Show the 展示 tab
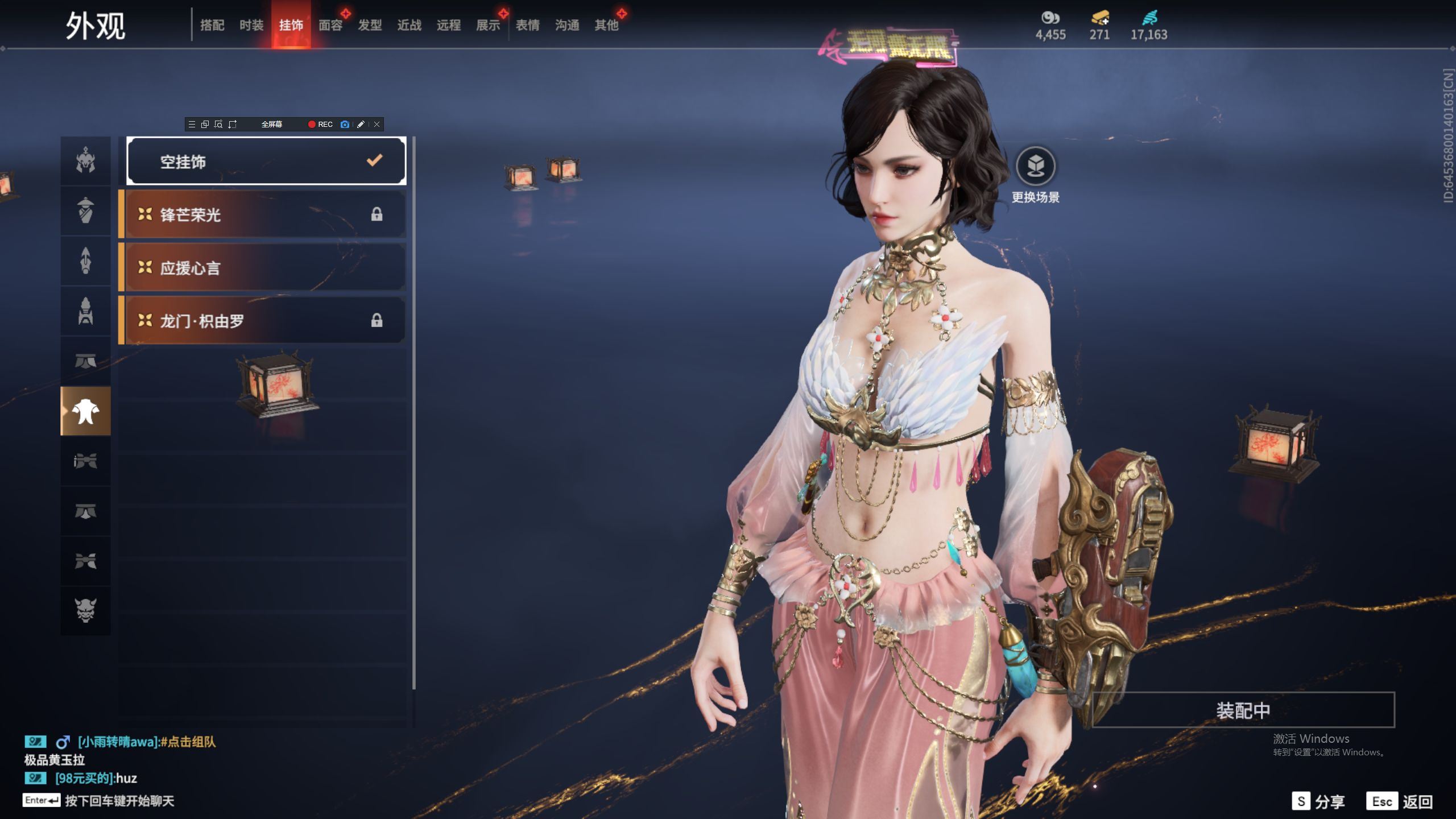The width and height of the screenshot is (1456, 819). [488, 26]
